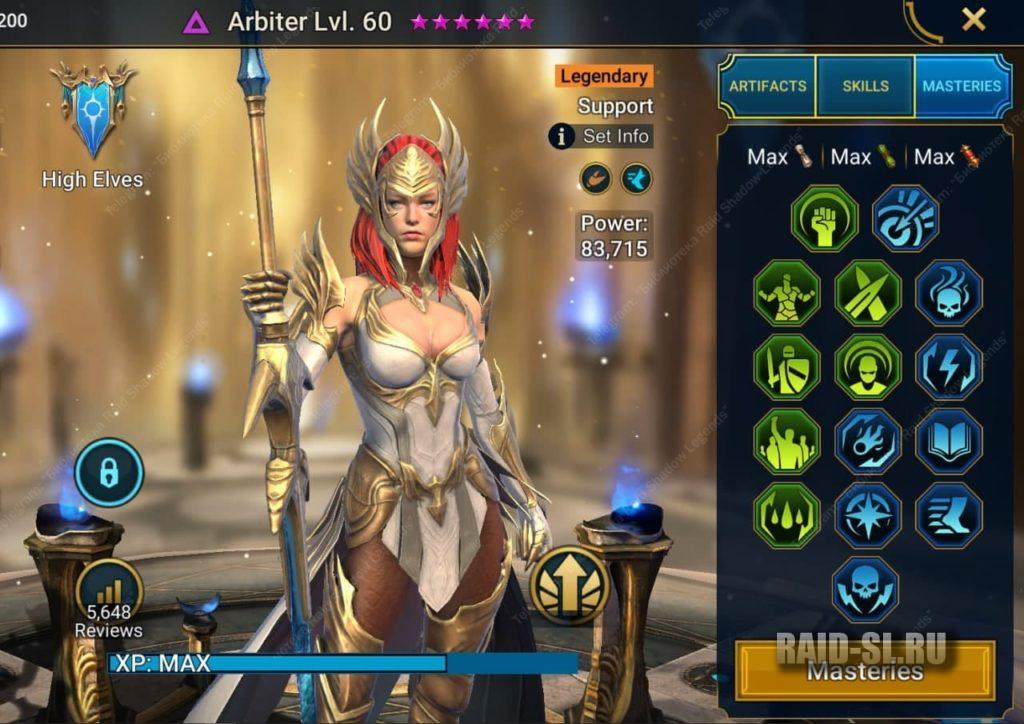Choose the blue flaming skull mastery
Screen dimensions: 1024x724
click(948, 293)
